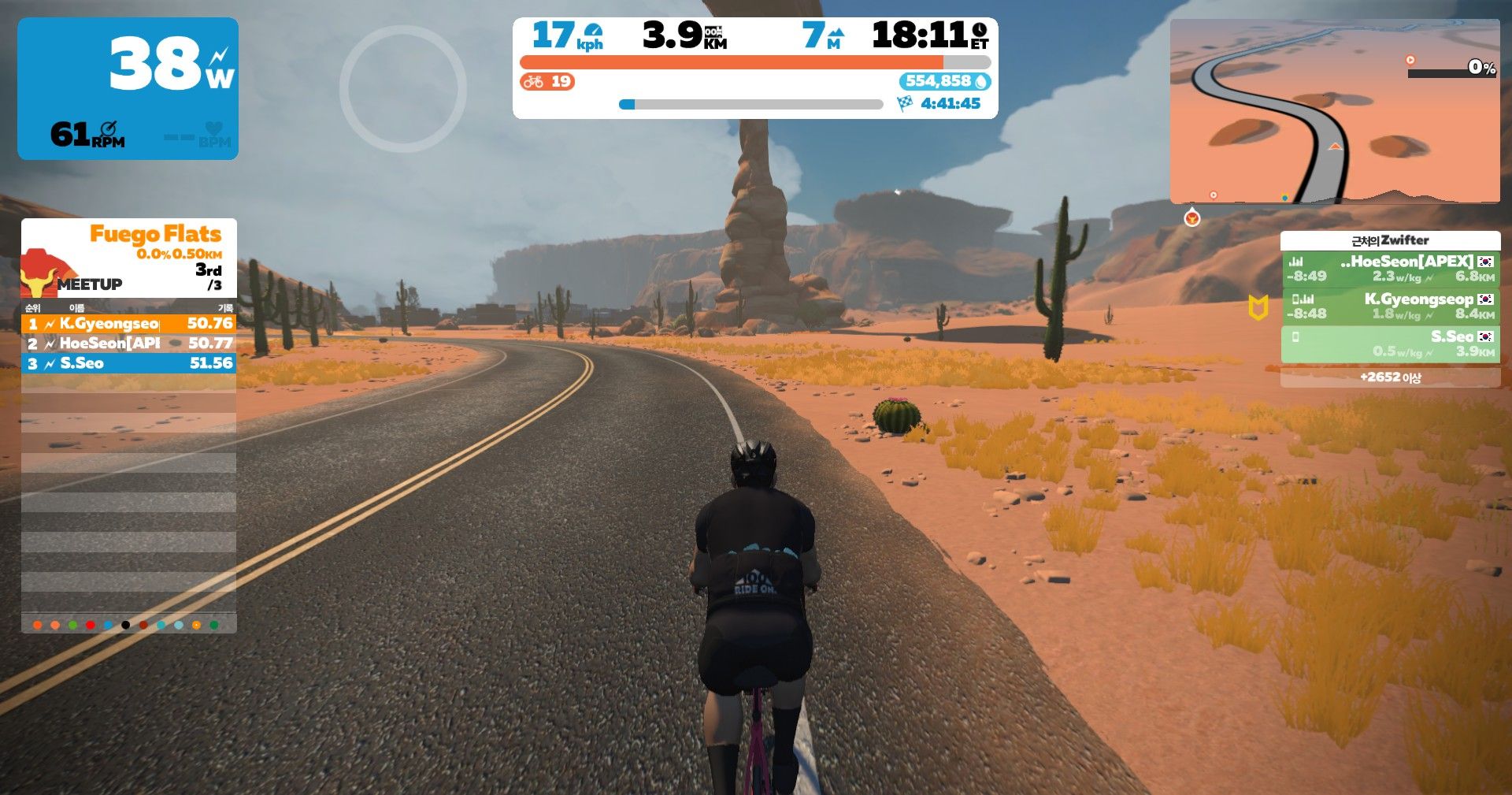This screenshot has width=1512, height=795.
Task: Open the minimap in the corner
Action: (1334, 110)
